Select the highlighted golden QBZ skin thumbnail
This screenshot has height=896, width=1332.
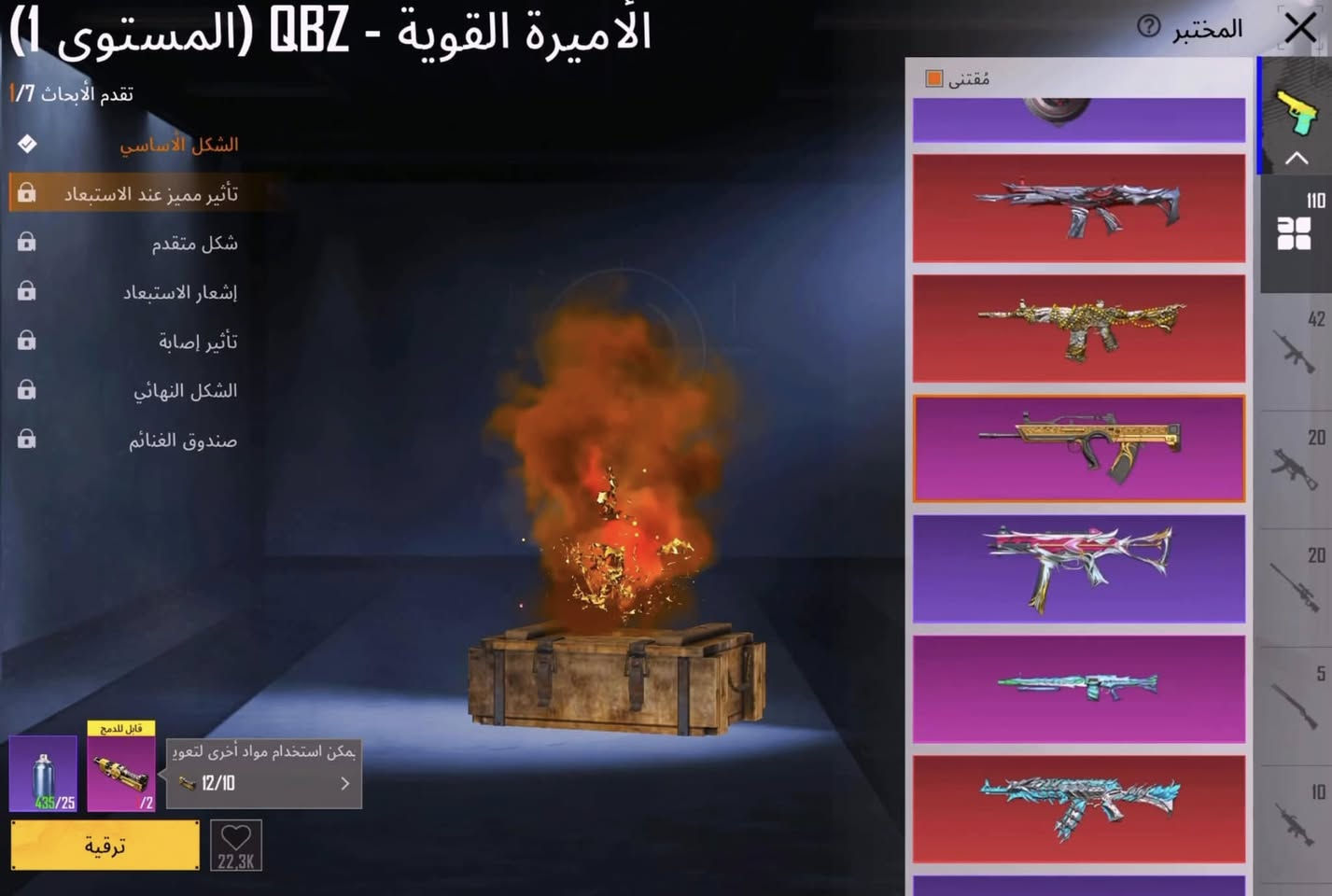1079,448
